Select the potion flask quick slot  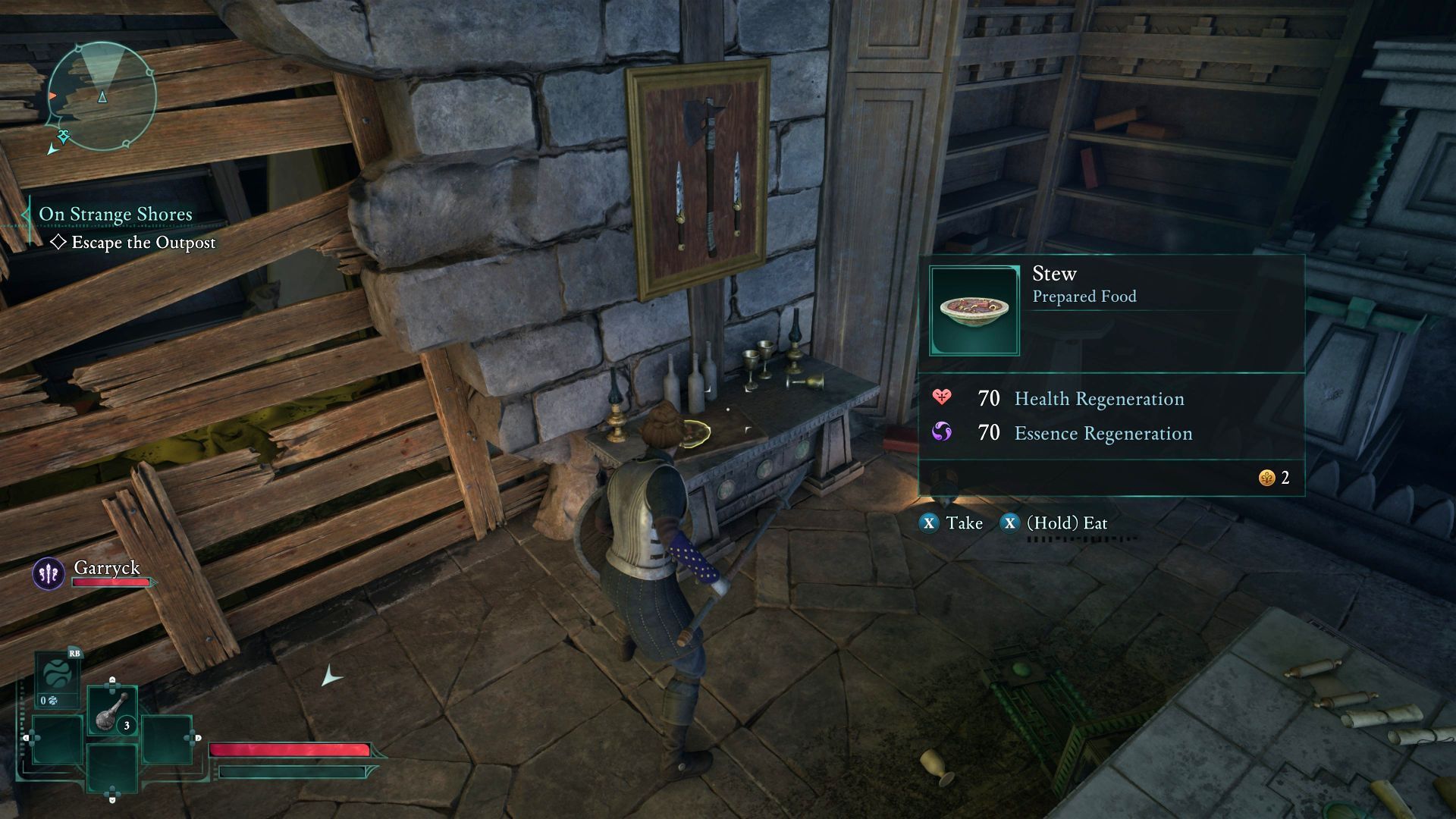pos(111,711)
